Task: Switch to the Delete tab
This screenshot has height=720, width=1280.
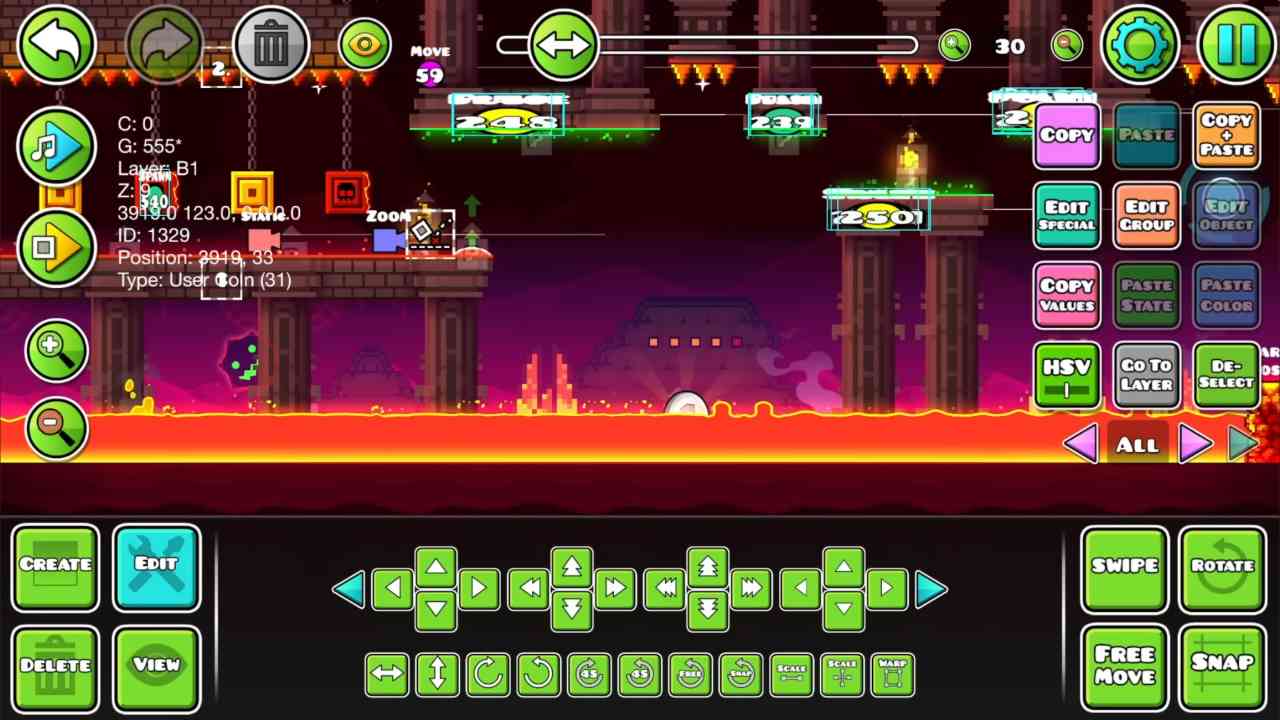Action: pos(56,666)
